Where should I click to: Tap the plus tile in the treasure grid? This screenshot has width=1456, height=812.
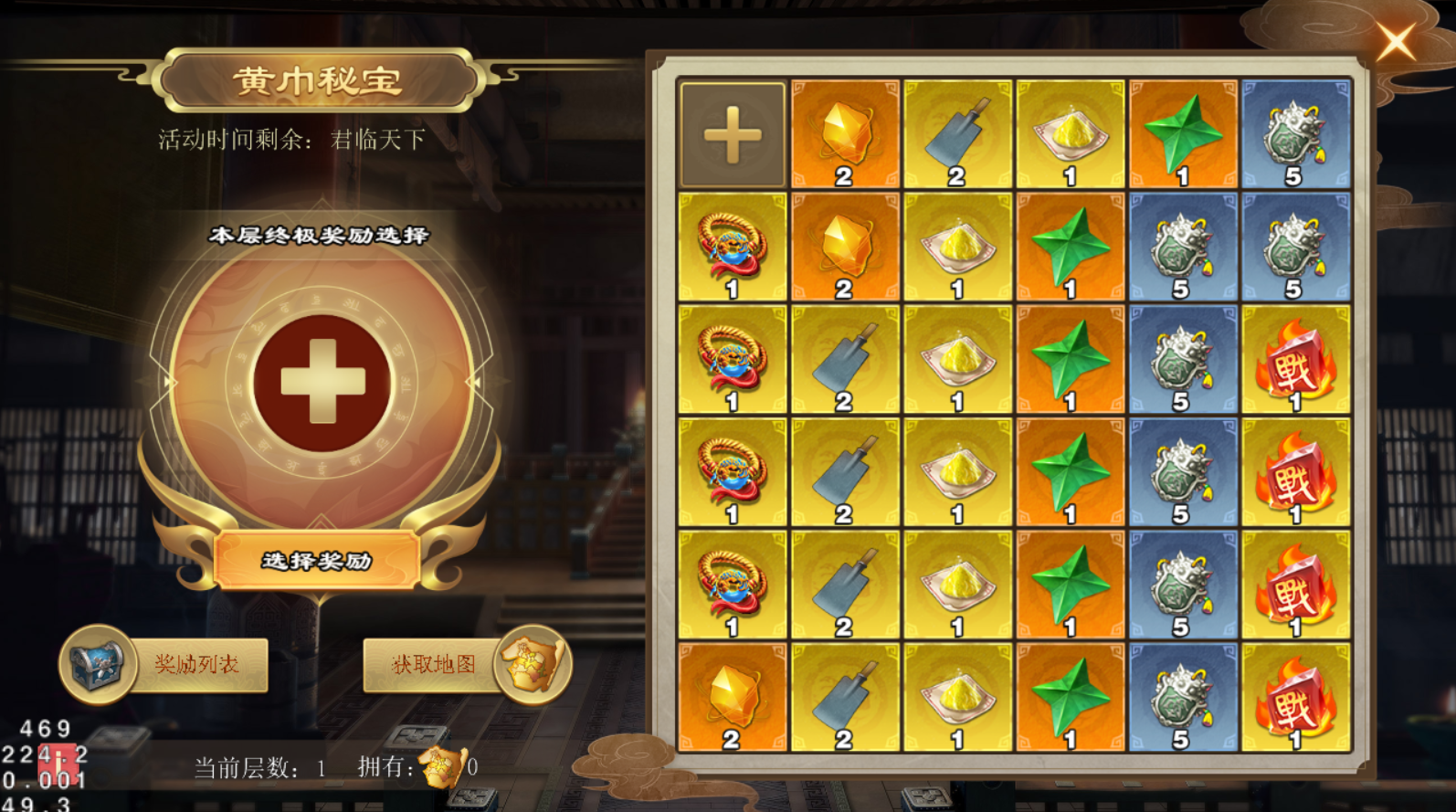tap(733, 135)
